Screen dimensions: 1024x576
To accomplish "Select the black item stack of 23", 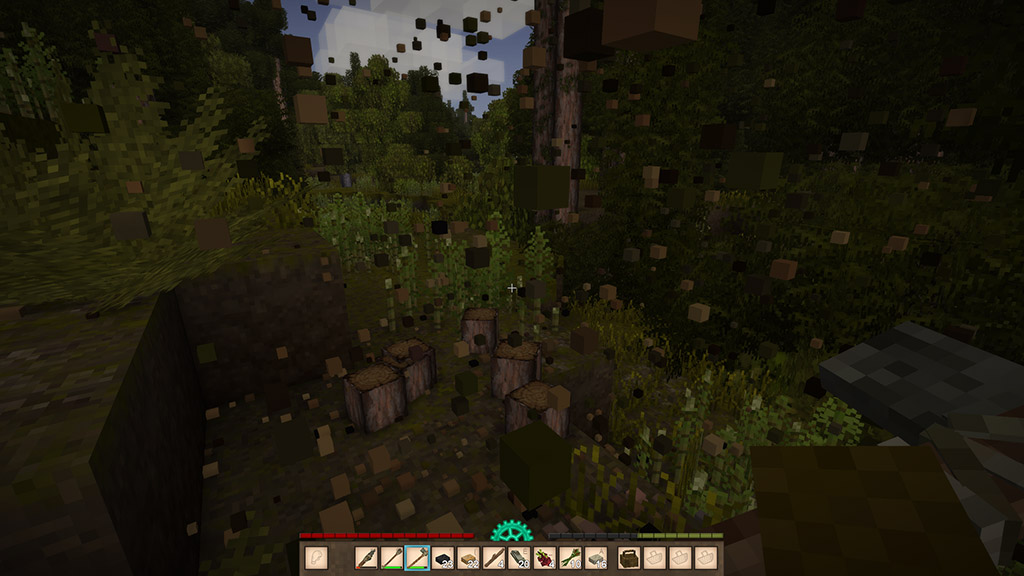I will point(443,558).
